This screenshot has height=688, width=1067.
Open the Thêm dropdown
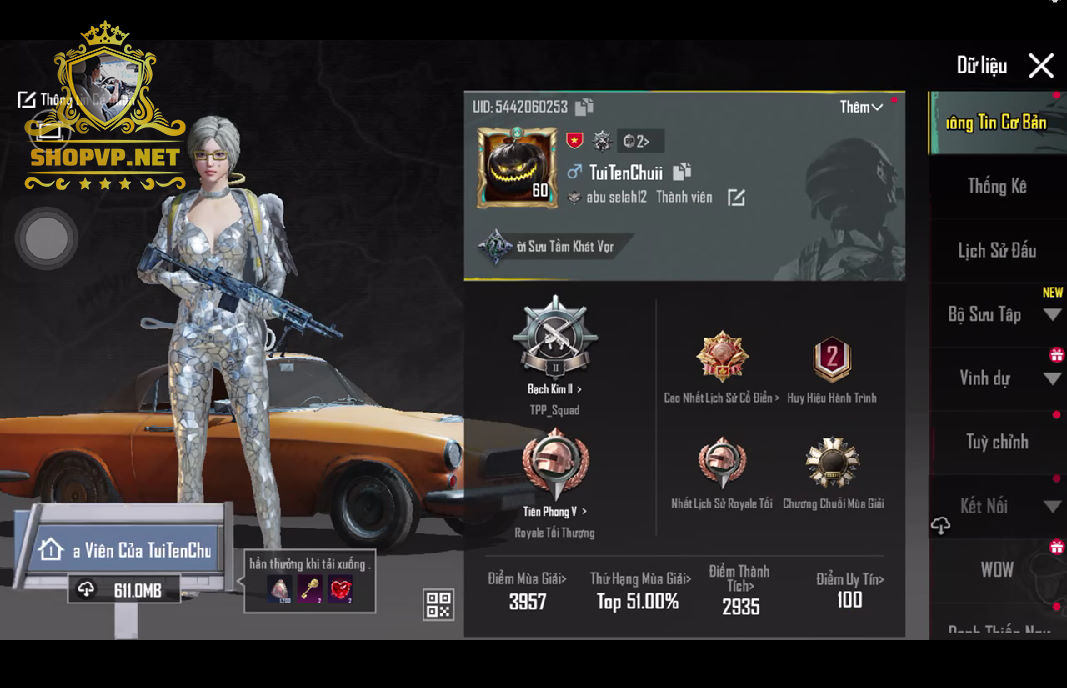[861, 107]
